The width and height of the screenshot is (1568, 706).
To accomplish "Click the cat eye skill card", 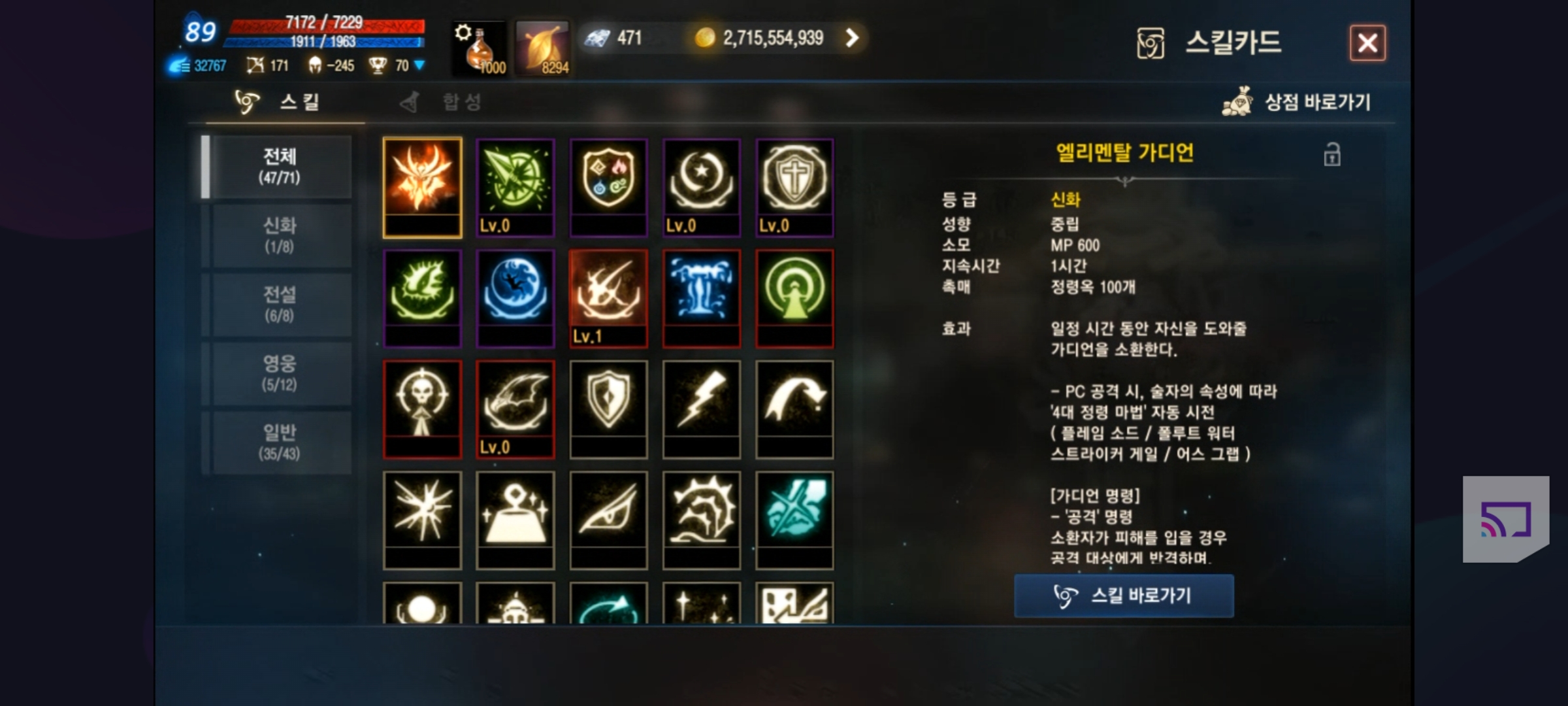I will [x=608, y=519].
